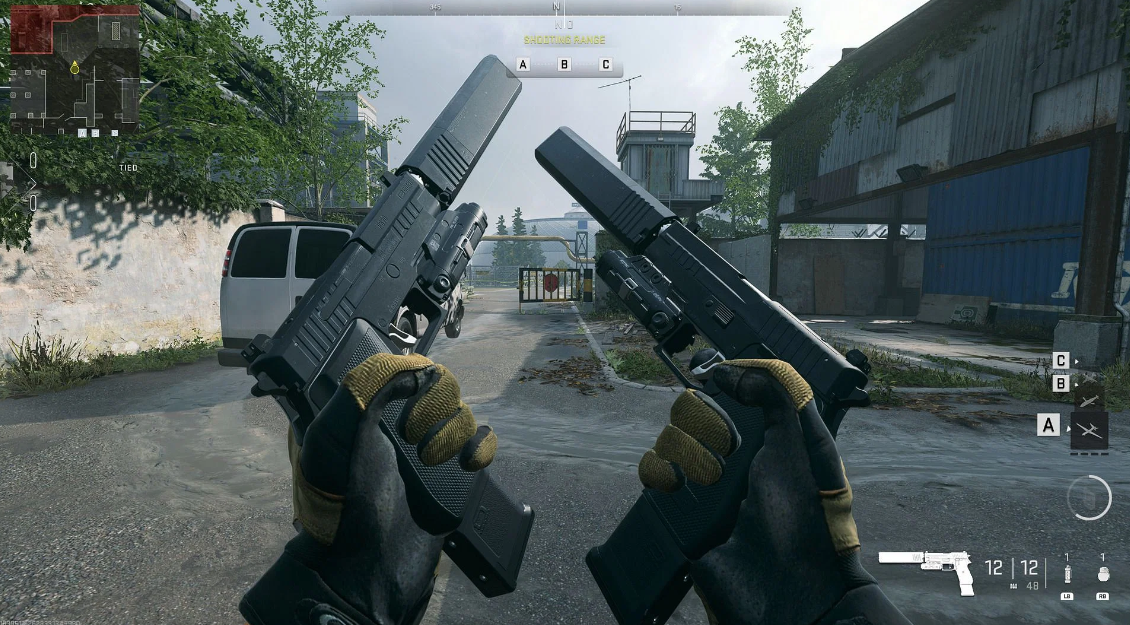
Task: Select objective C in the top flag bar
Action: point(605,64)
